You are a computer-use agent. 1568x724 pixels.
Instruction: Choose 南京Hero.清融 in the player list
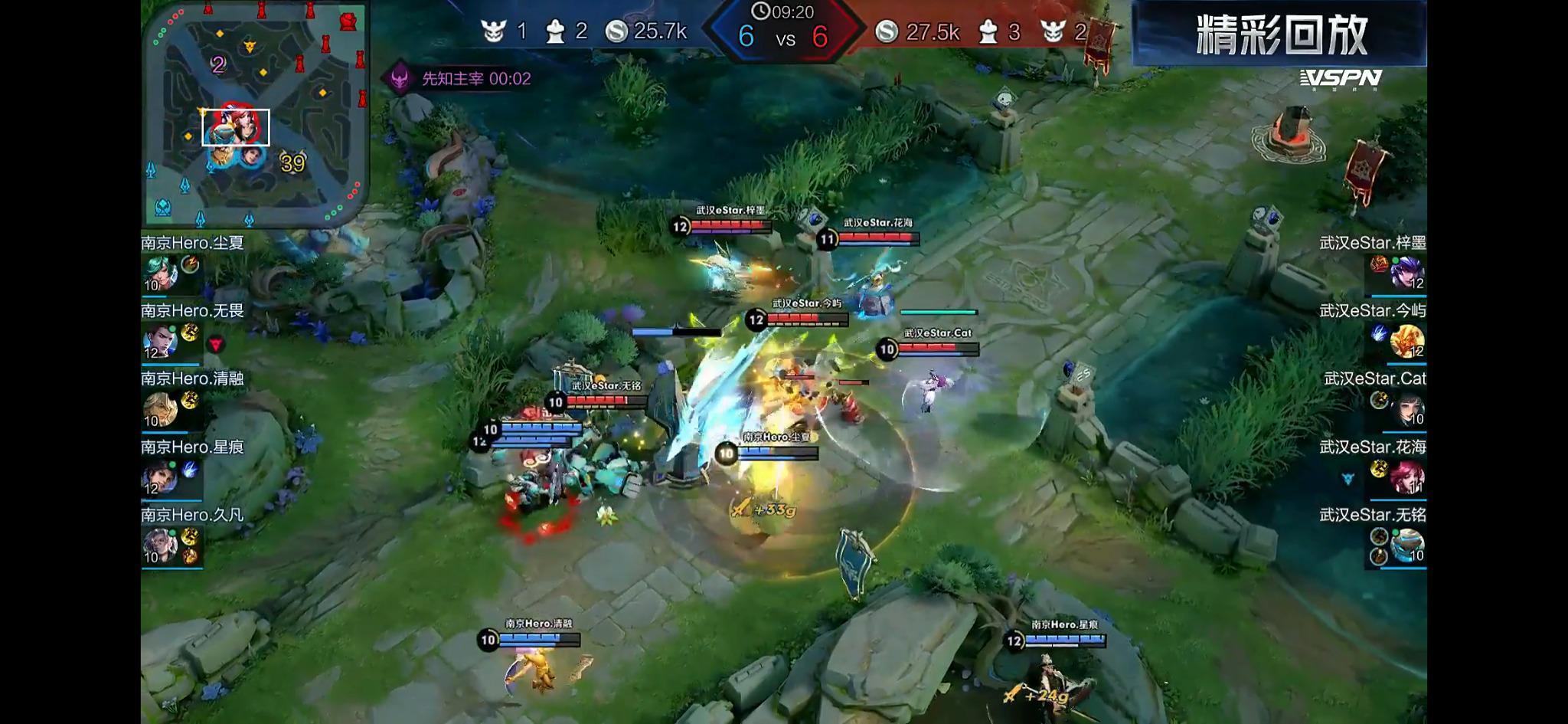[x=162, y=408]
